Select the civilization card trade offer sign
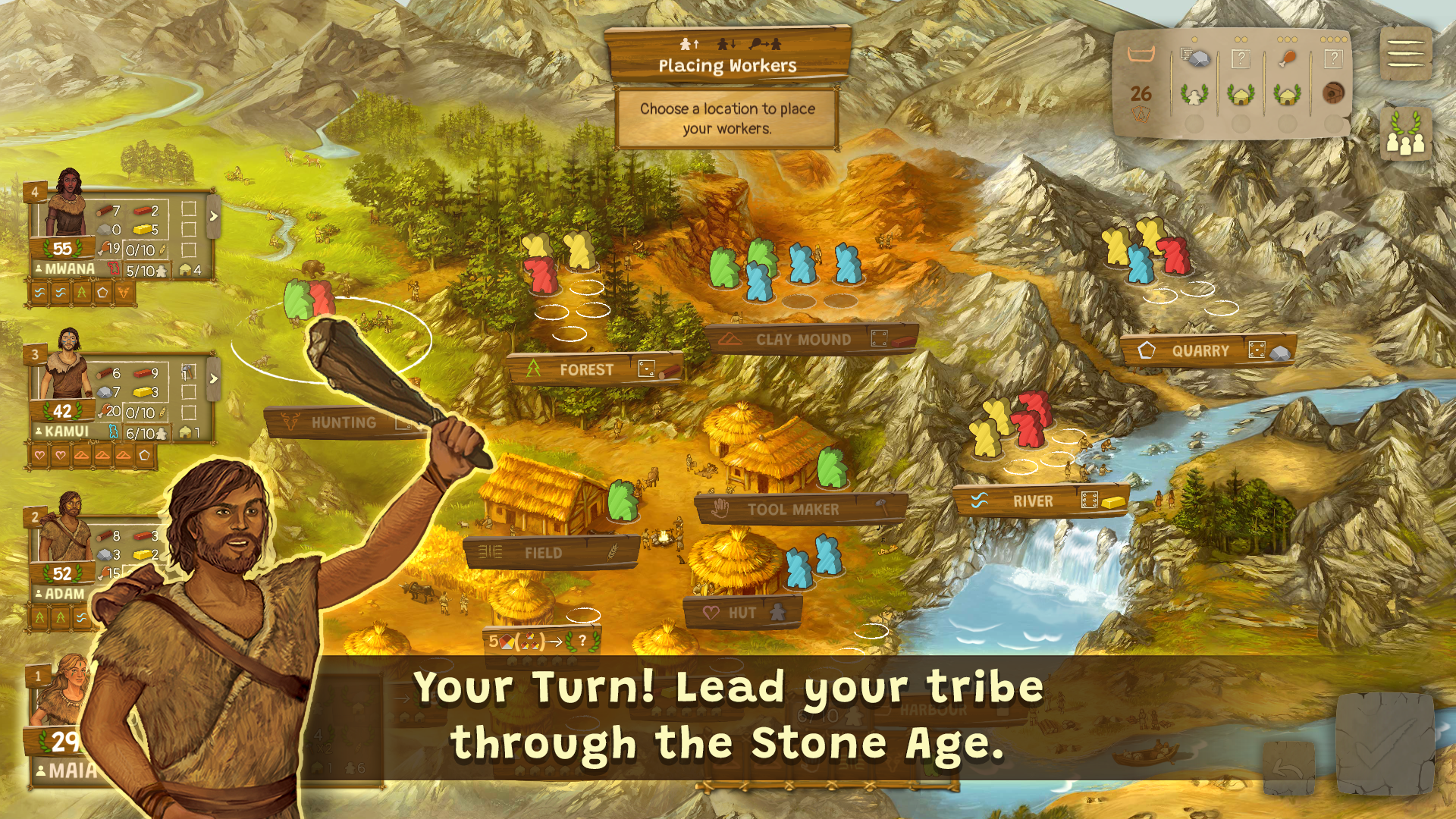This screenshot has height=819, width=1456. 541,641
